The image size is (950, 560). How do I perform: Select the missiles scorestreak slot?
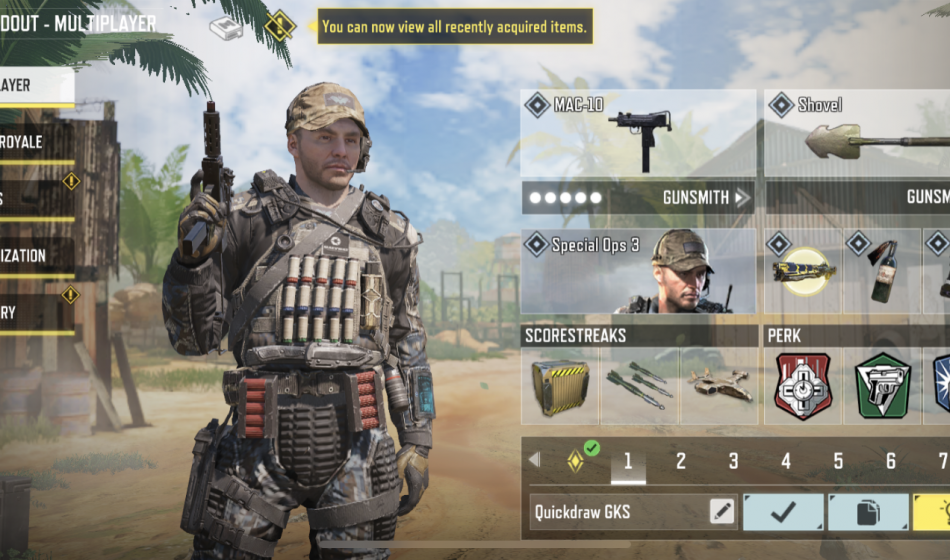click(639, 386)
